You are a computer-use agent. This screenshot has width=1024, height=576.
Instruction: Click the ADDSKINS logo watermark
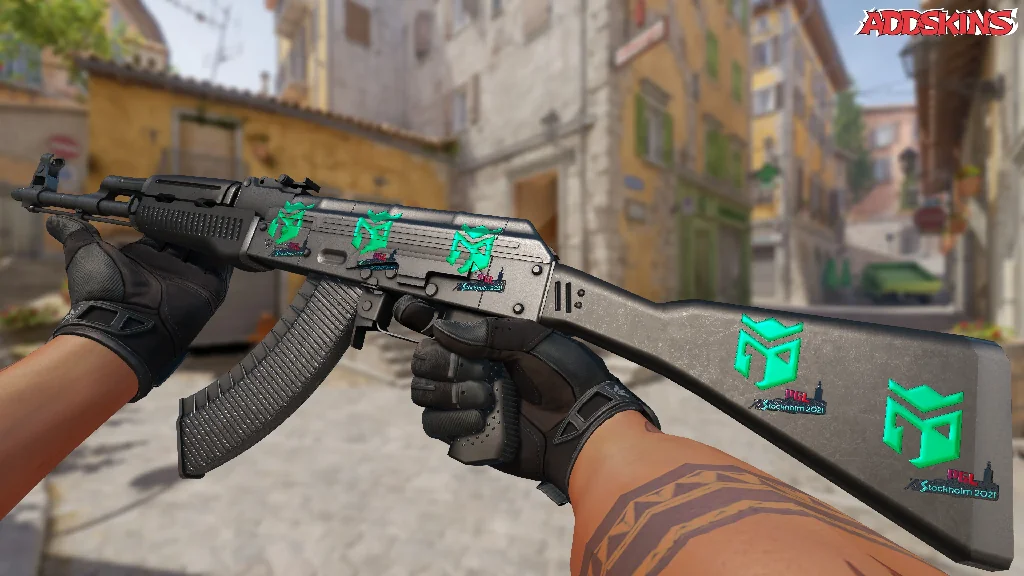pos(936,23)
